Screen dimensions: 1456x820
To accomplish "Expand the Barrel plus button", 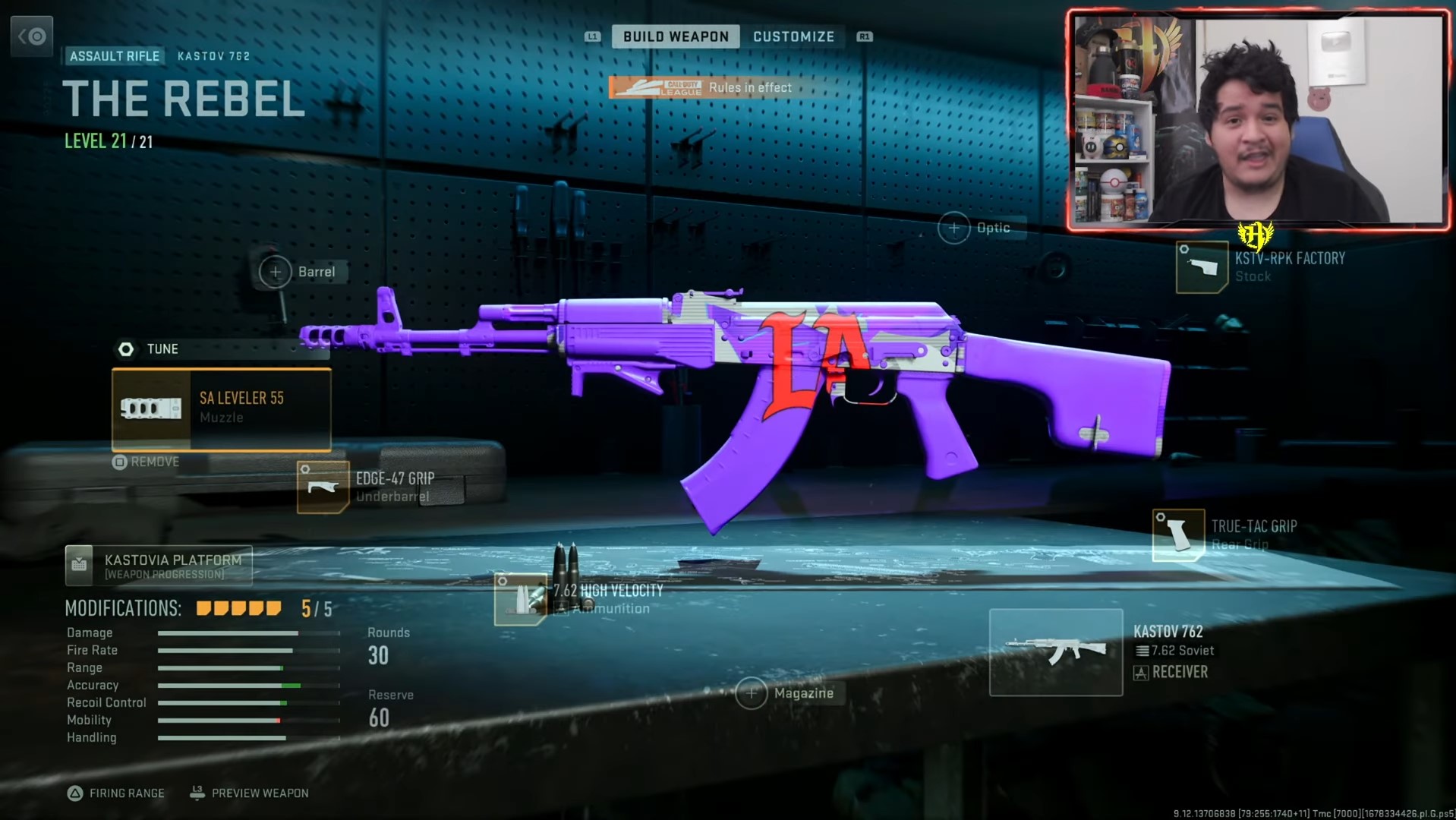I will click(x=274, y=271).
